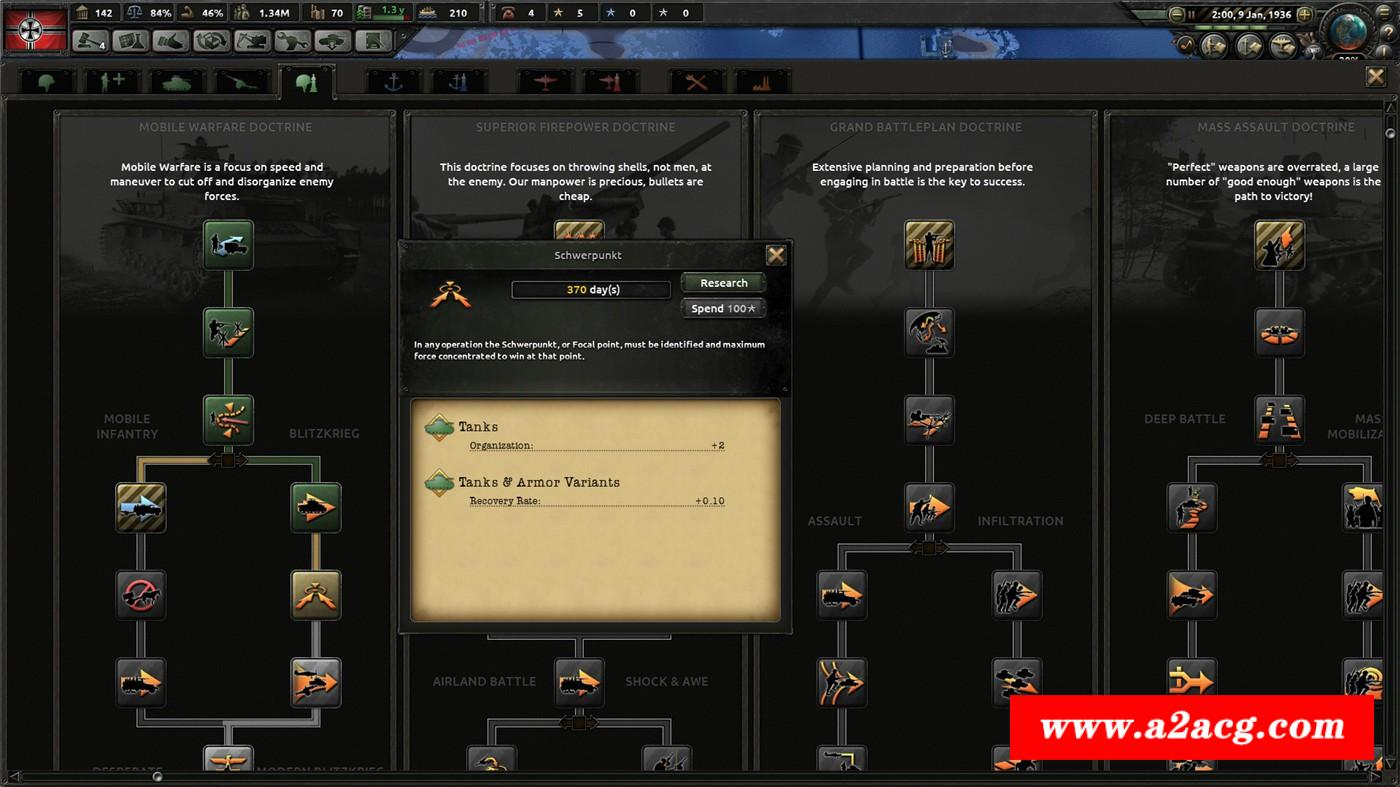The width and height of the screenshot is (1400, 787).
Task: Switch to the infantry helmet research tab
Action: tap(47, 82)
